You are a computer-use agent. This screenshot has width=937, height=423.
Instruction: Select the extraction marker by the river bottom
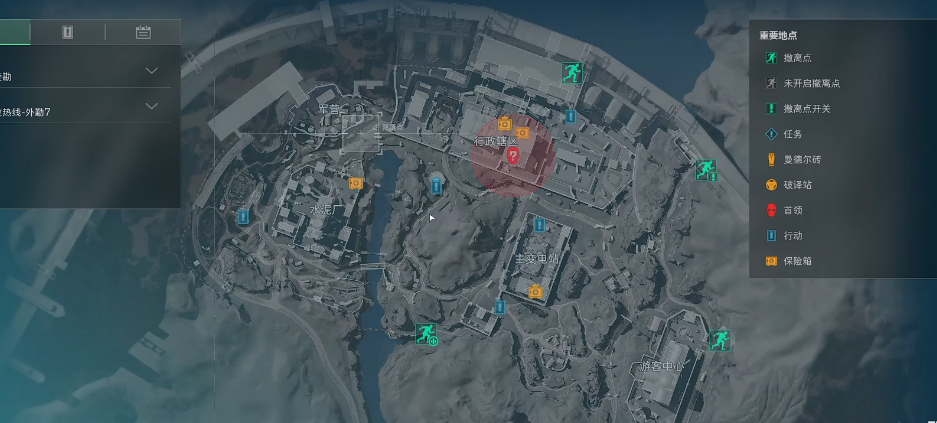(x=425, y=333)
